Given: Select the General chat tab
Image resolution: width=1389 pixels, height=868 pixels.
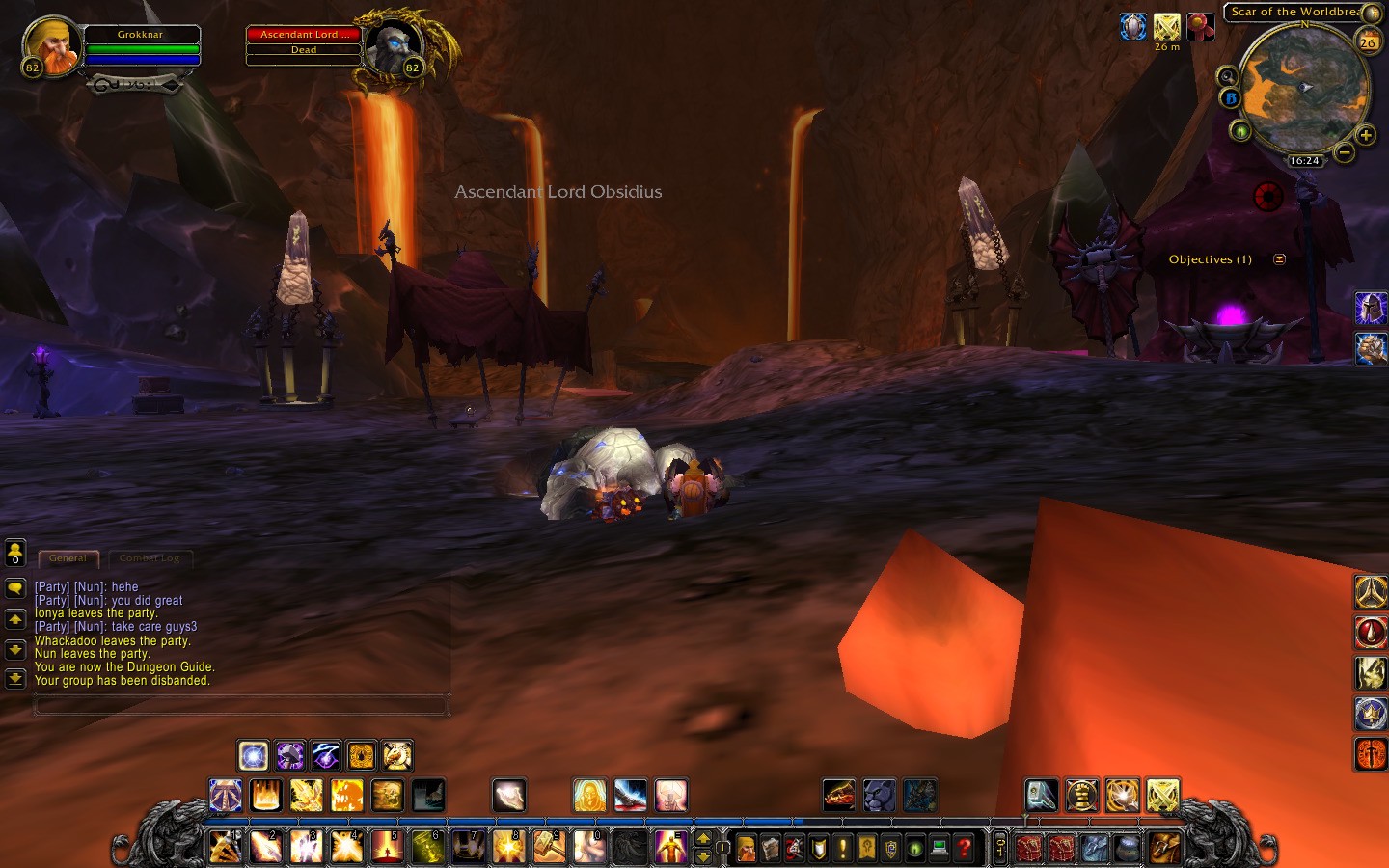Looking at the screenshot, I should [x=68, y=558].
